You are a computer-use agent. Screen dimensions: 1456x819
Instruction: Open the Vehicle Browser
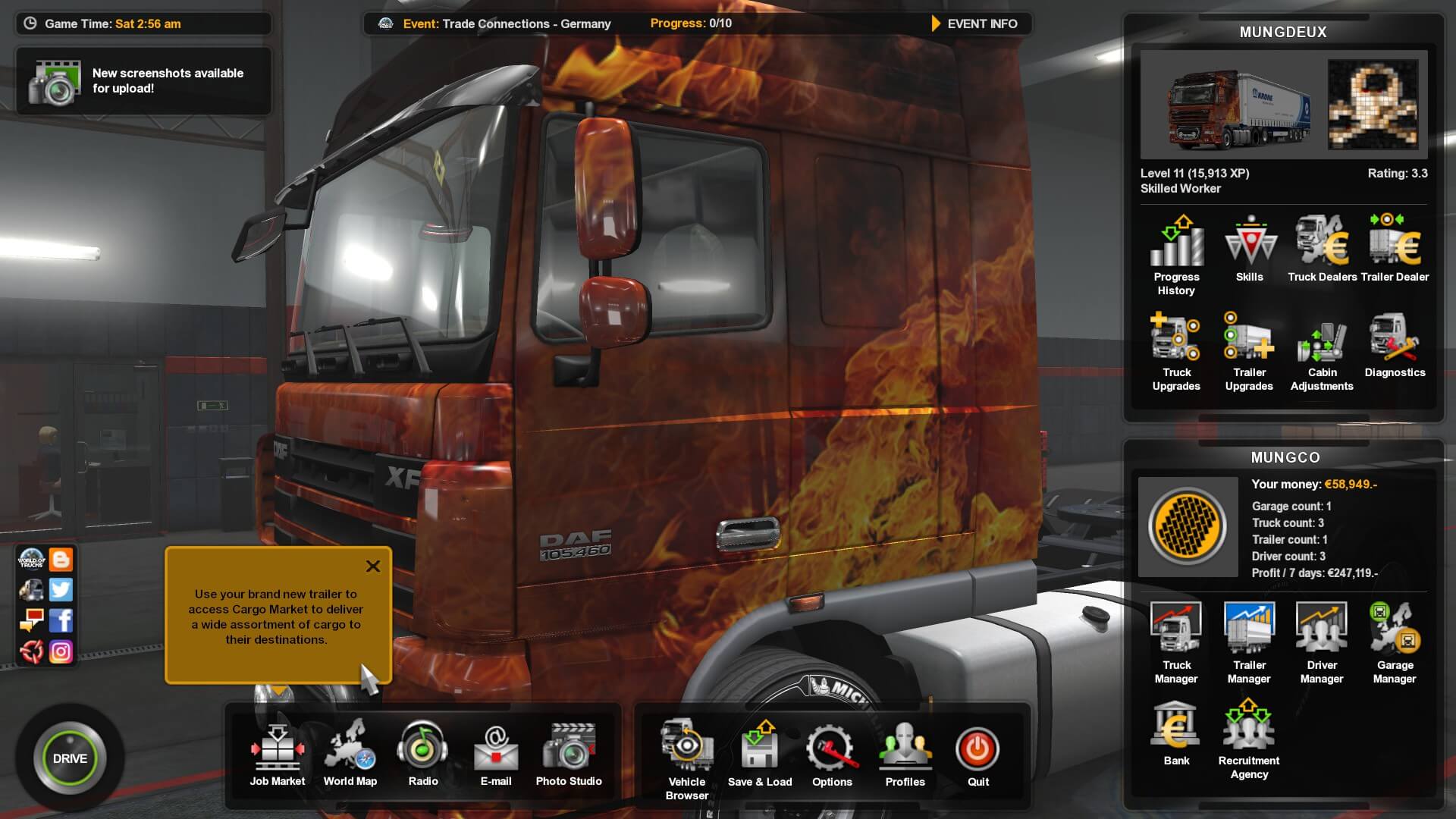(x=686, y=757)
